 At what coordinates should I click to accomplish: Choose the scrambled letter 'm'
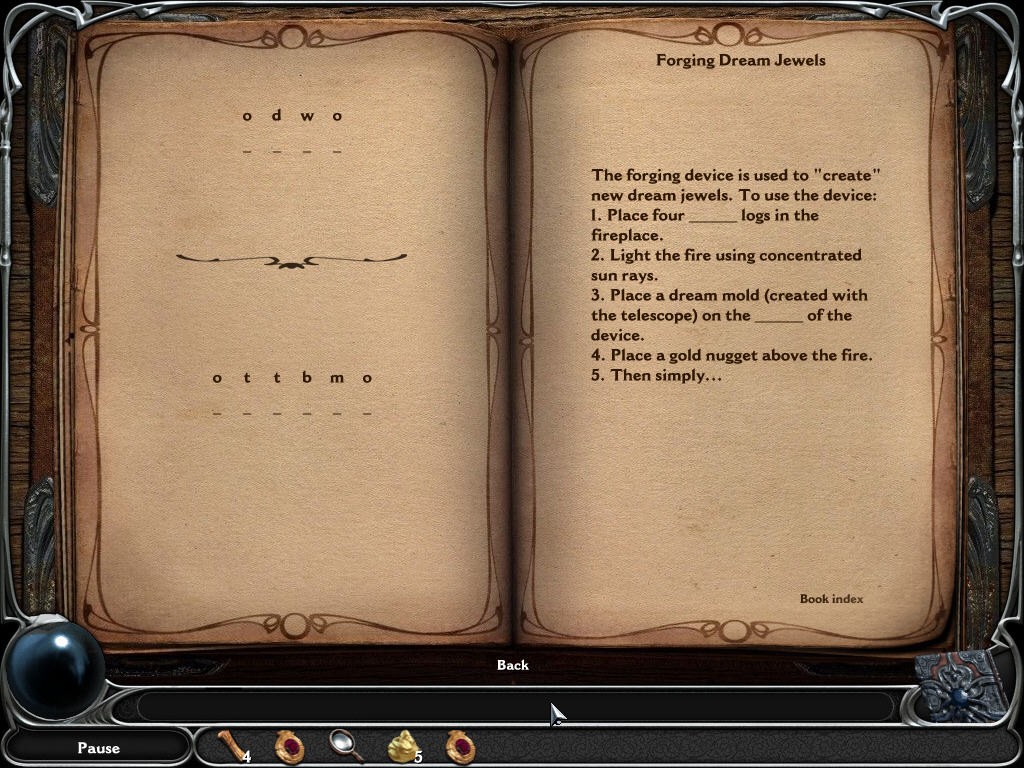point(337,378)
